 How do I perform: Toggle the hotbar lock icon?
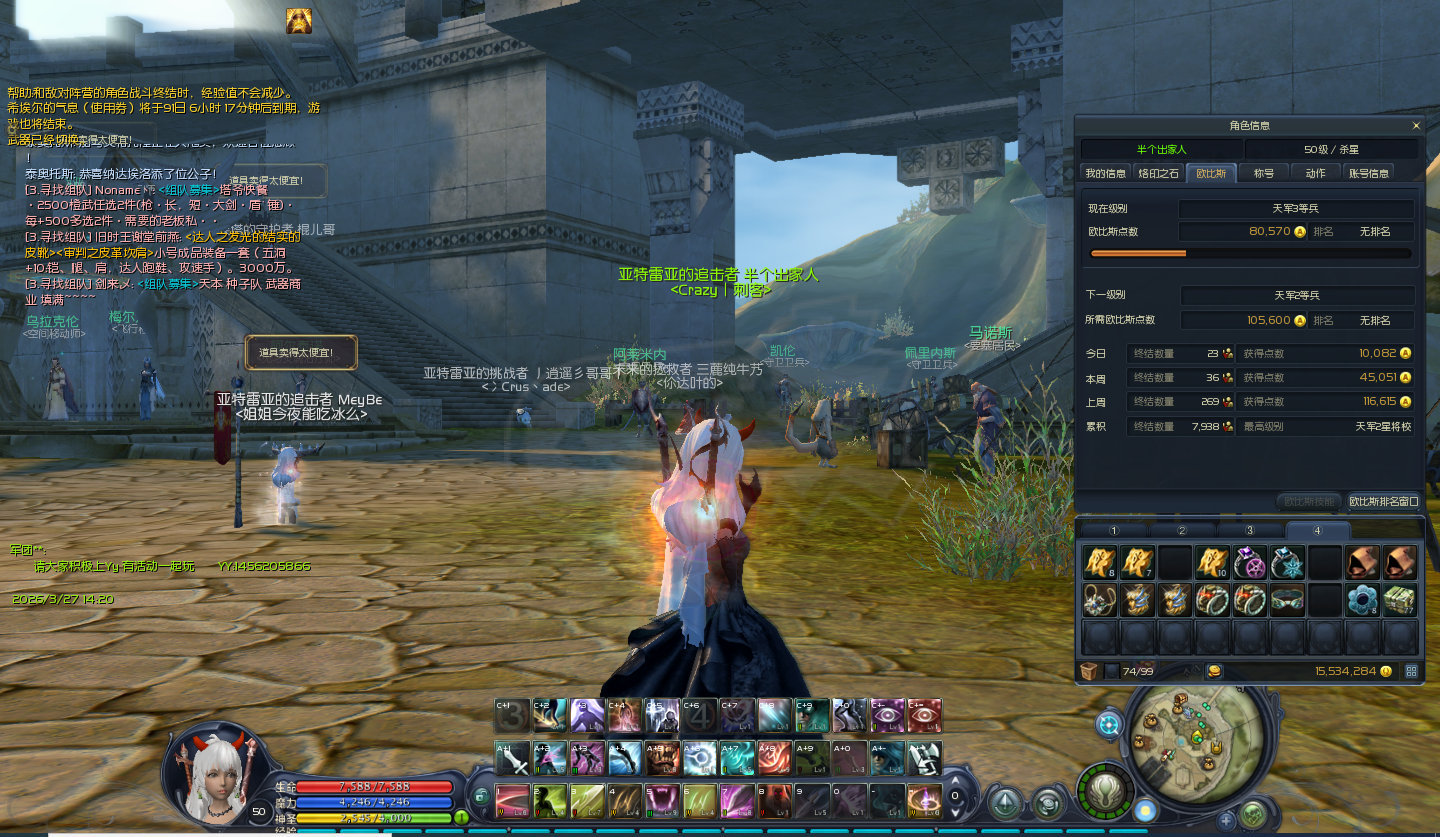[481, 796]
